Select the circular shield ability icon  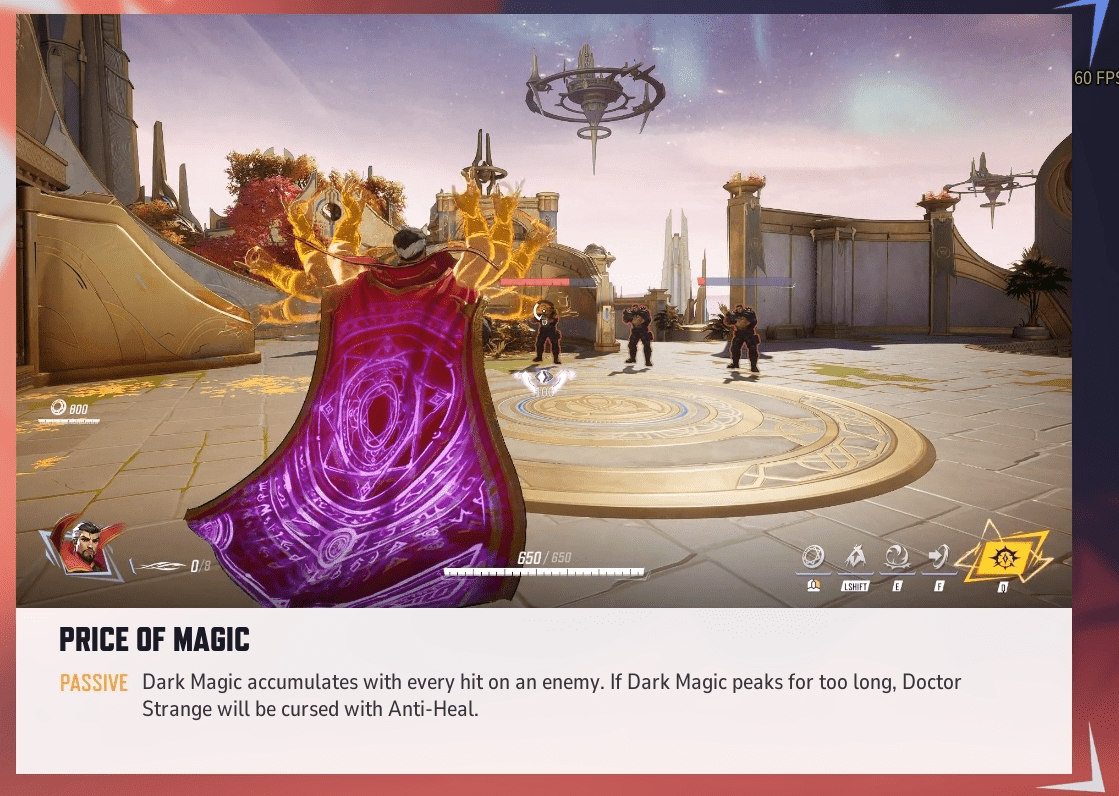pos(814,557)
